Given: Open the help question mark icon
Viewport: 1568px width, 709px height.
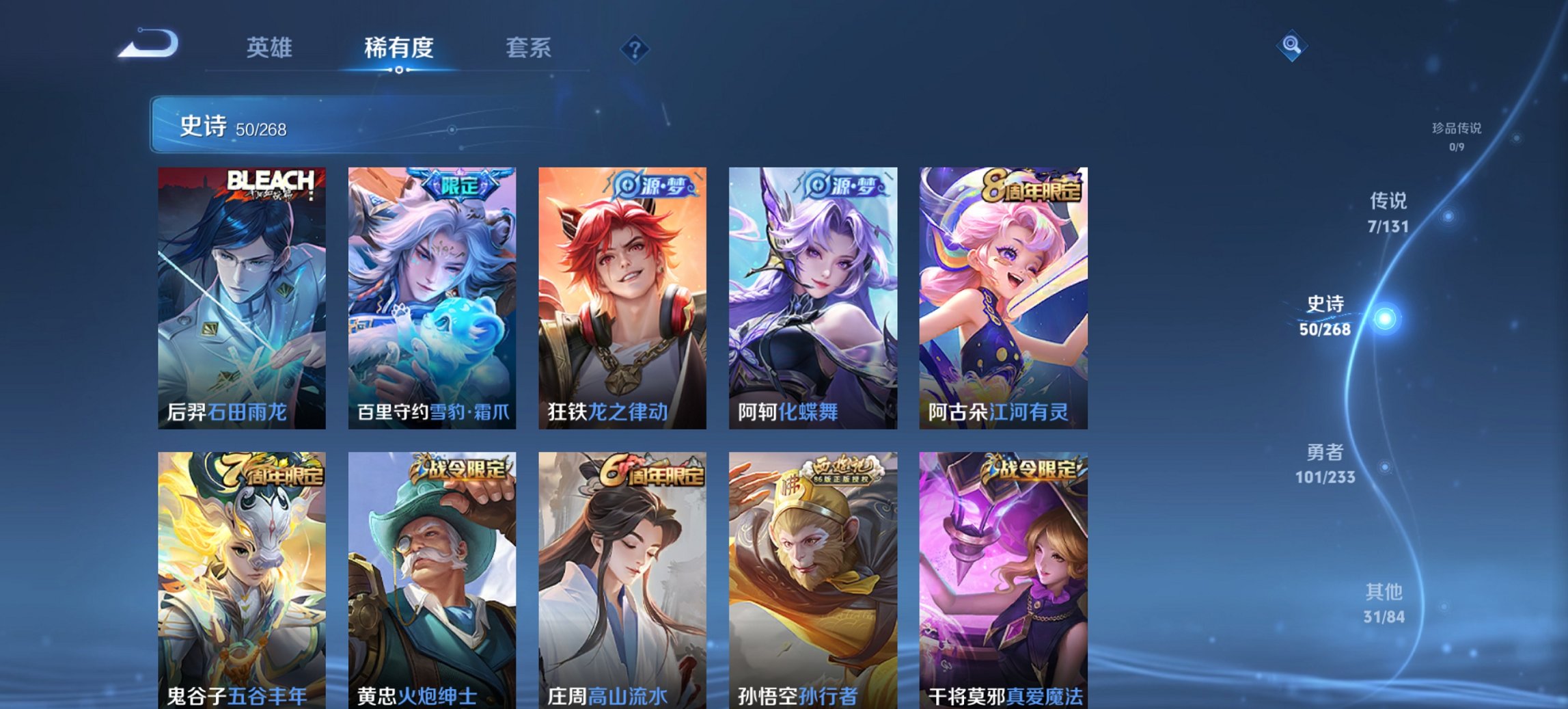Looking at the screenshot, I should click(635, 48).
